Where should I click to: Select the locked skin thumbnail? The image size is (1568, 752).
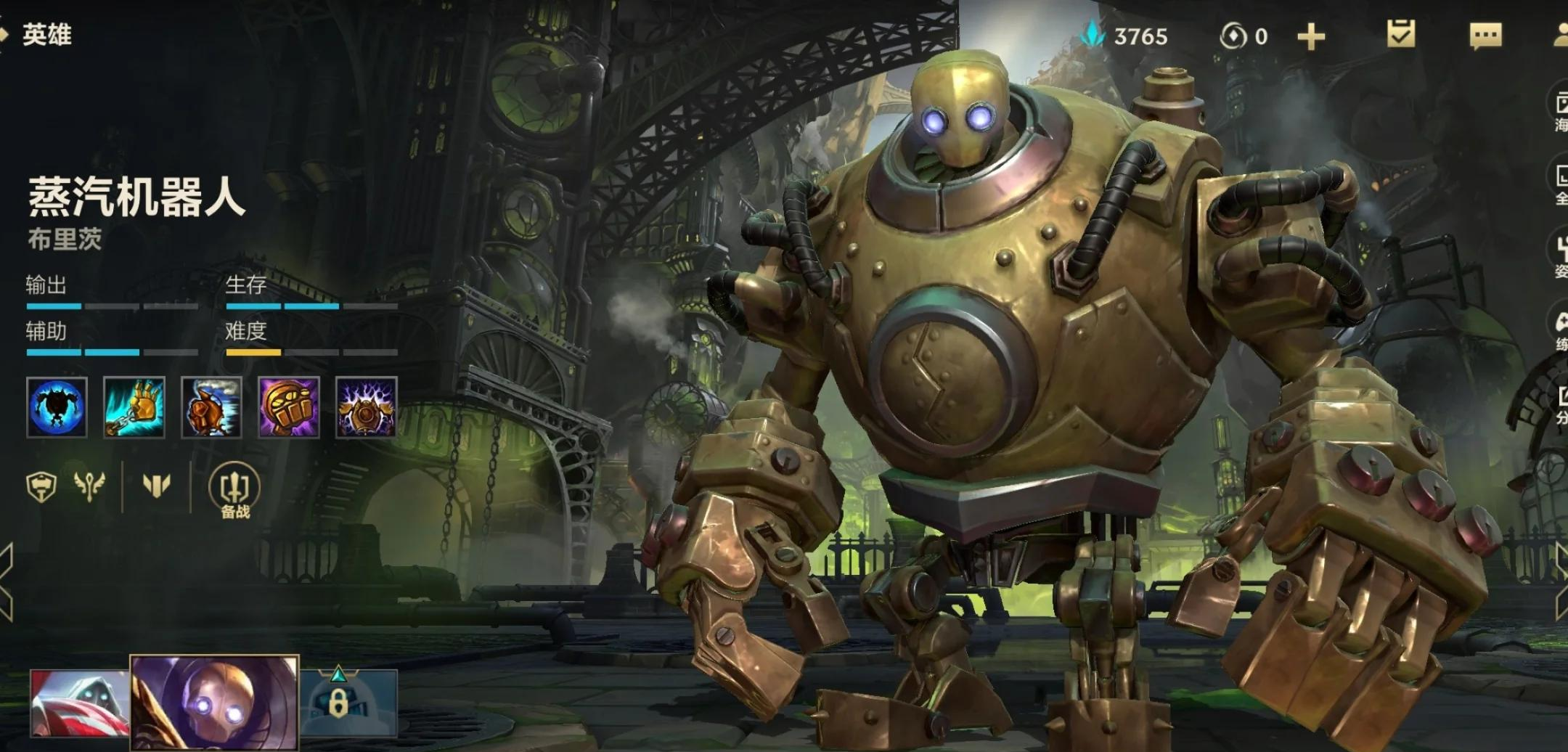coord(350,703)
